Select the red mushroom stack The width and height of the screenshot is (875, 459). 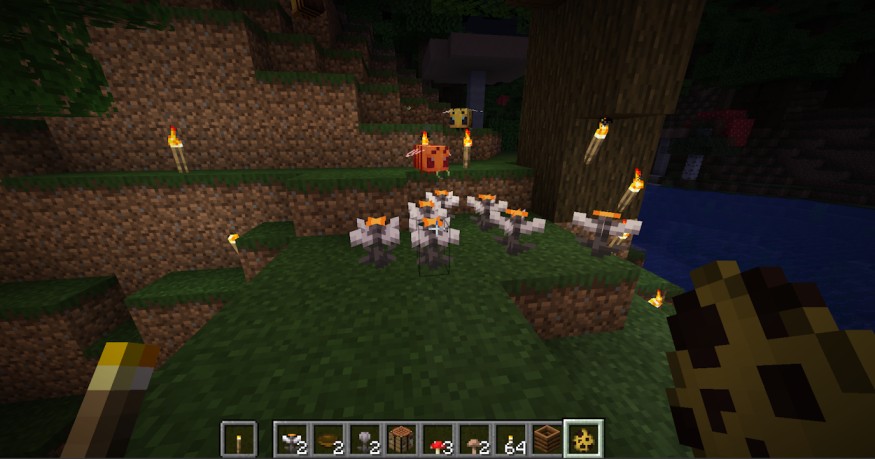437,439
